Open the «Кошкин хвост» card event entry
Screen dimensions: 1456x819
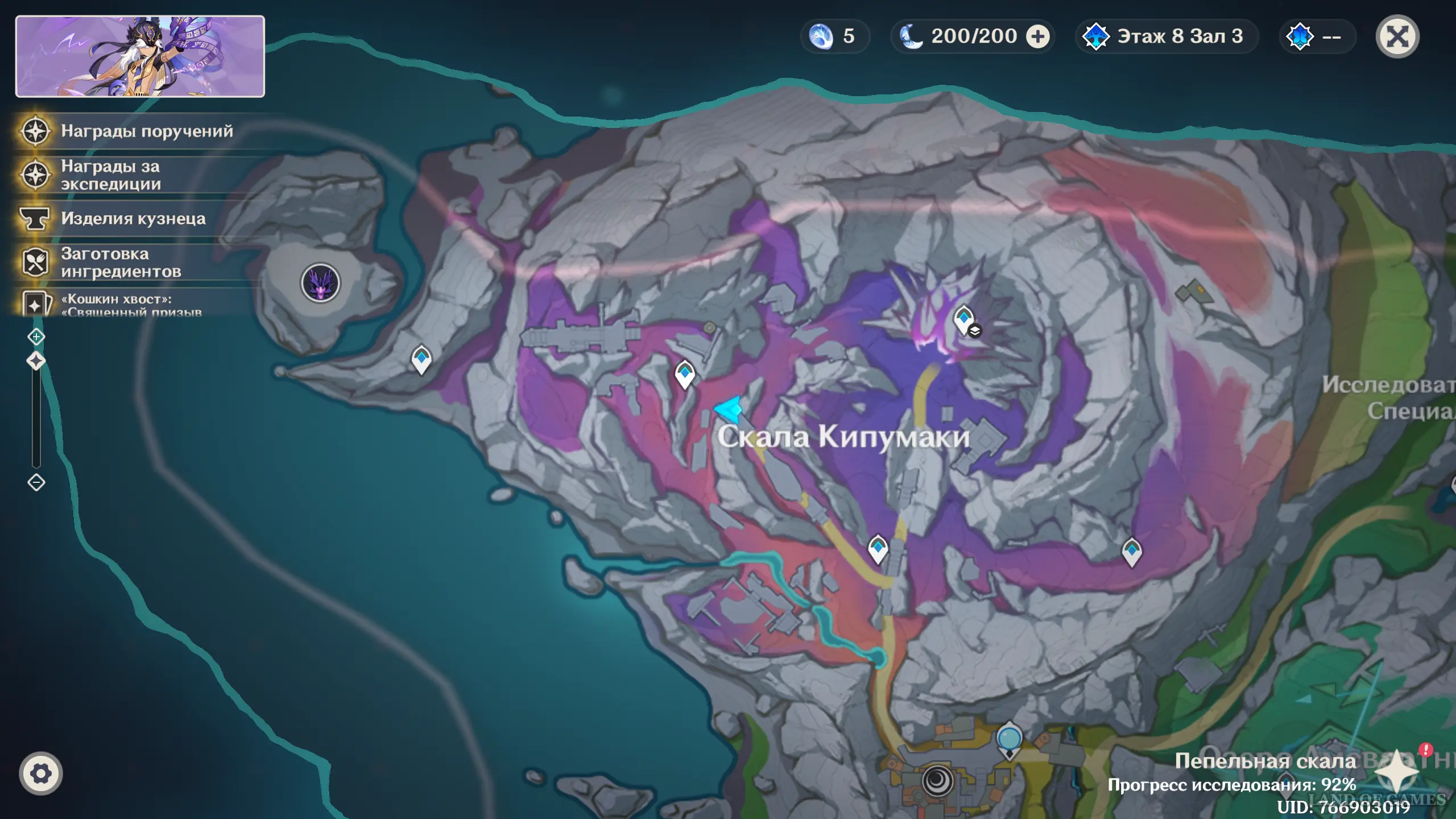pos(131,305)
